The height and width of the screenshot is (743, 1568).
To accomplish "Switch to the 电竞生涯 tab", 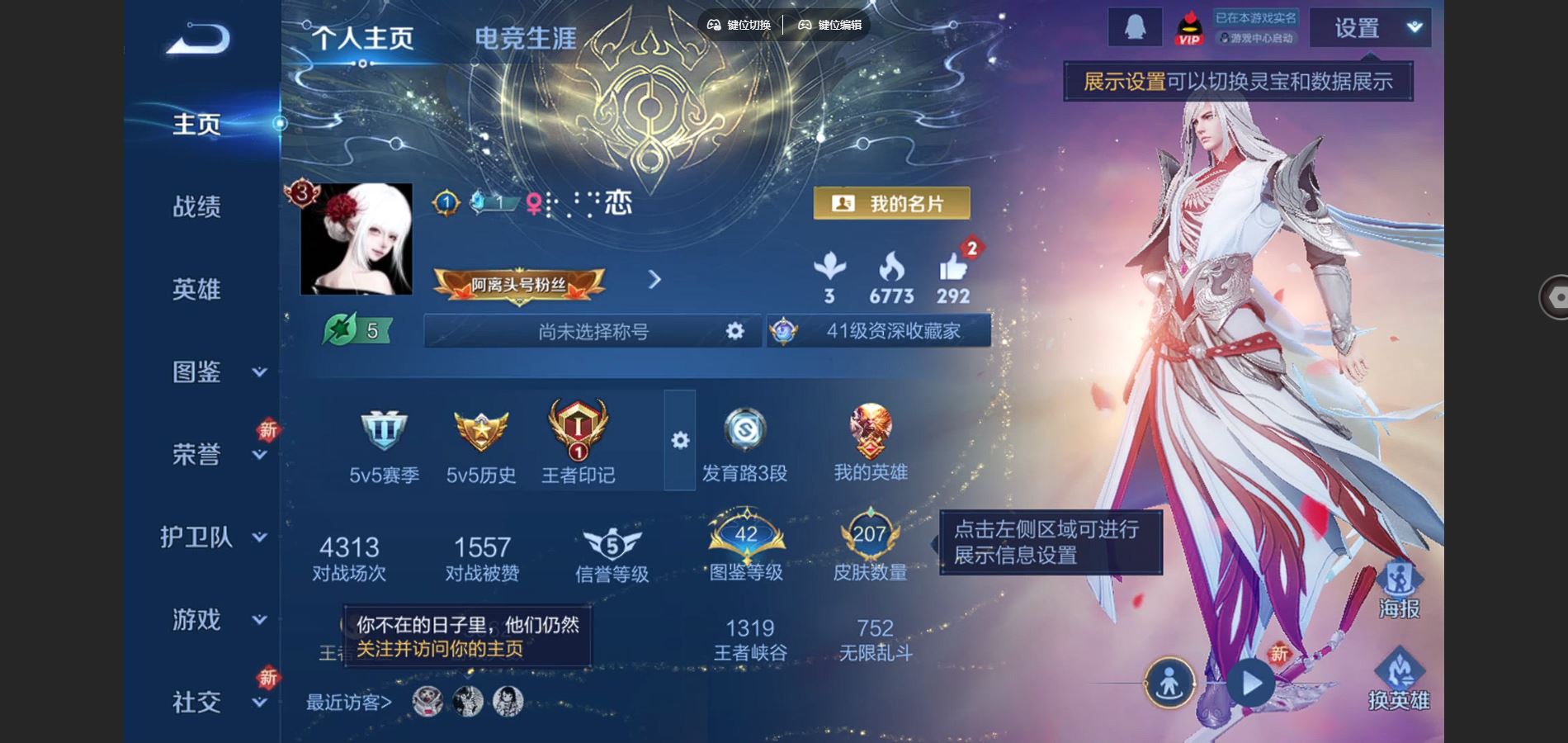I will click(525, 37).
